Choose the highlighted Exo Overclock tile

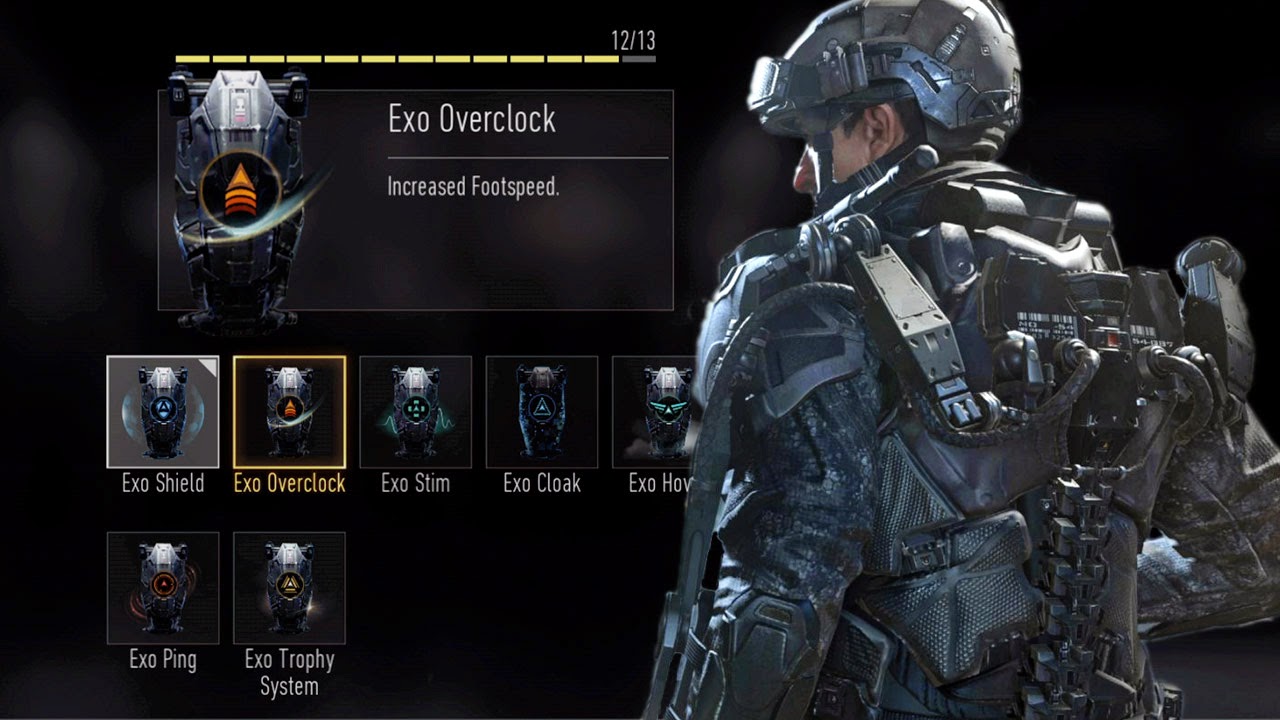[x=289, y=412]
